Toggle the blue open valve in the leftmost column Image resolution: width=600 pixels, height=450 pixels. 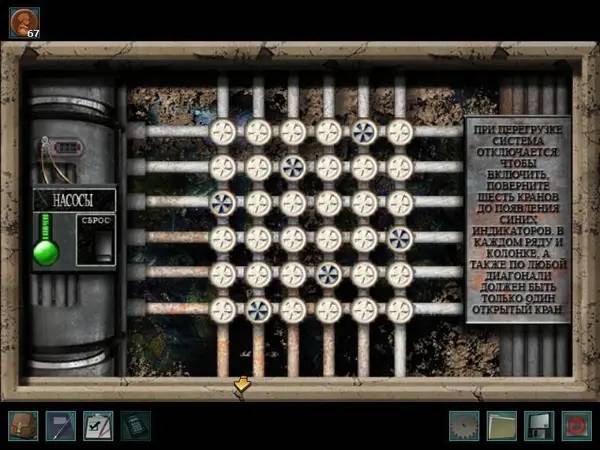[222, 202]
